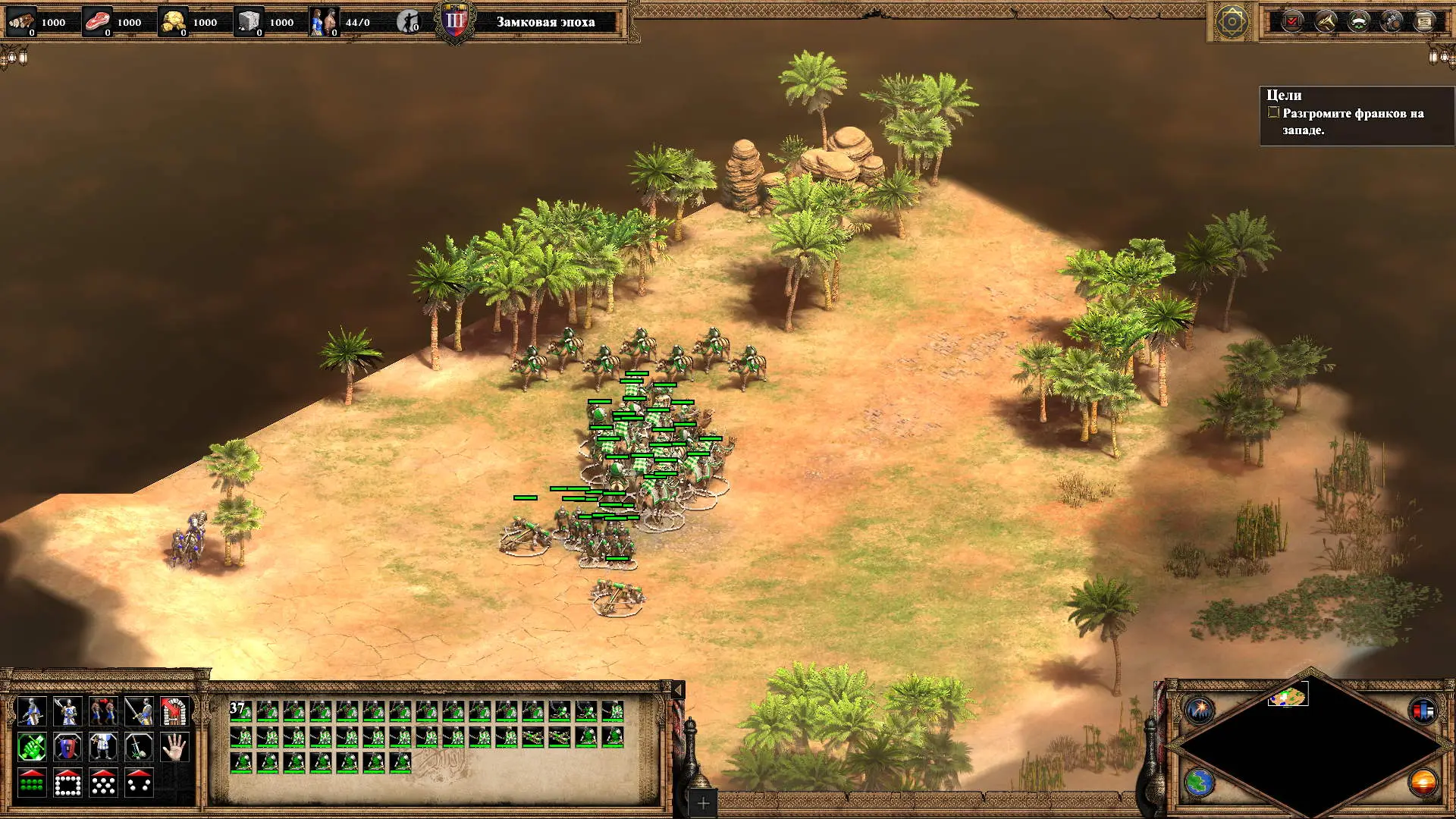1456x819 pixels.
Task: Choose the staggered formation icon
Action: tap(103, 783)
